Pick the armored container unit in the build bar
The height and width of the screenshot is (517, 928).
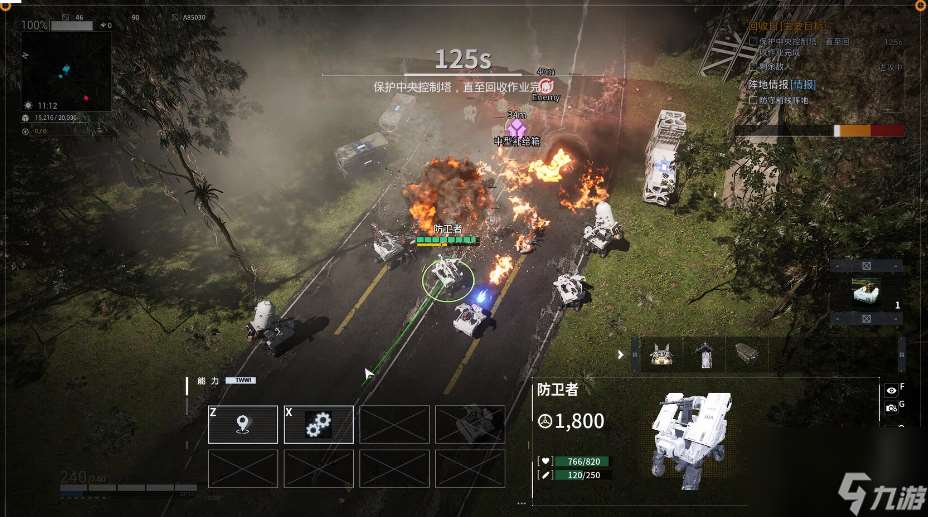click(746, 352)
